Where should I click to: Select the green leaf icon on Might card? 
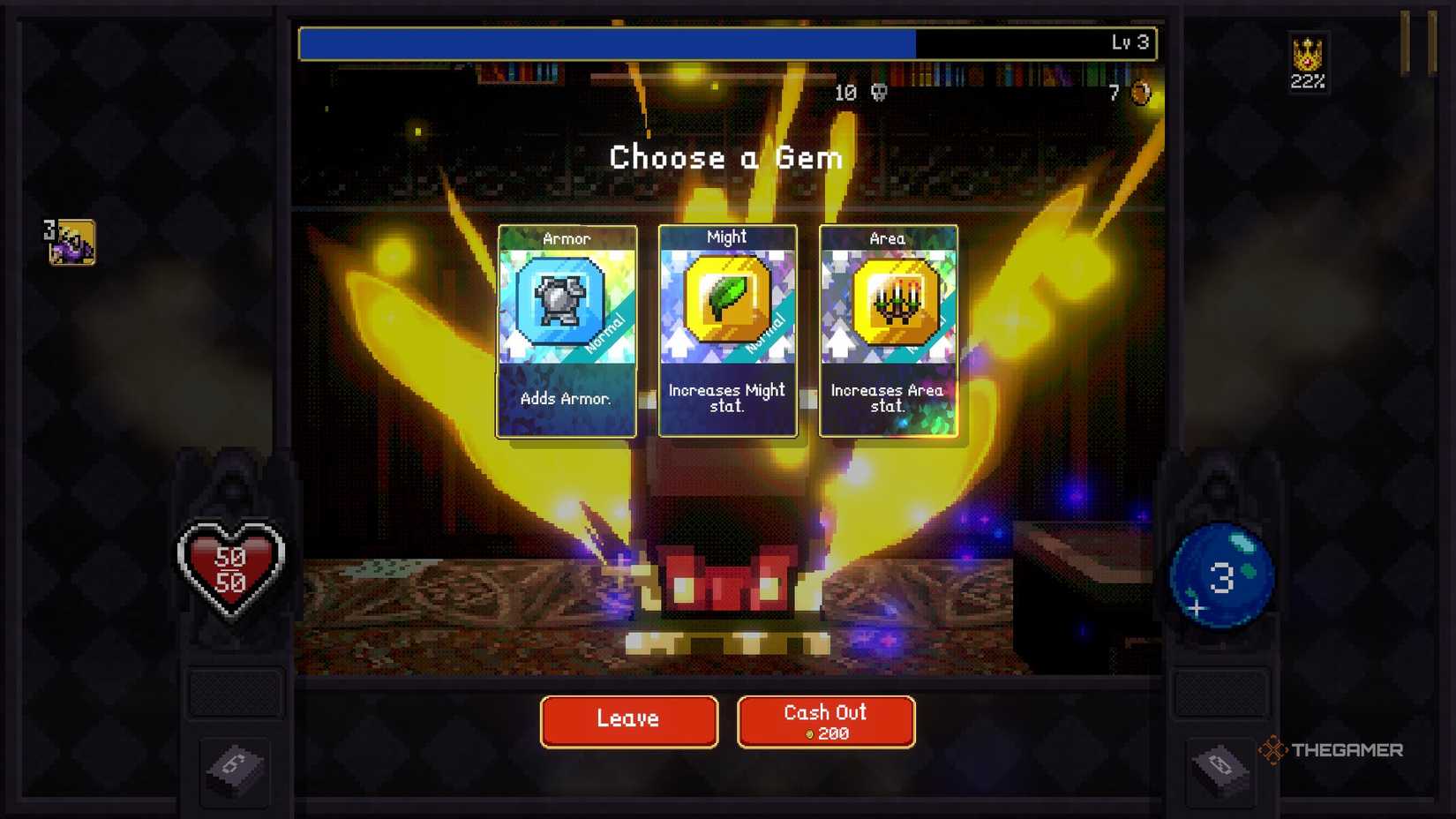[x=725, y=298]
